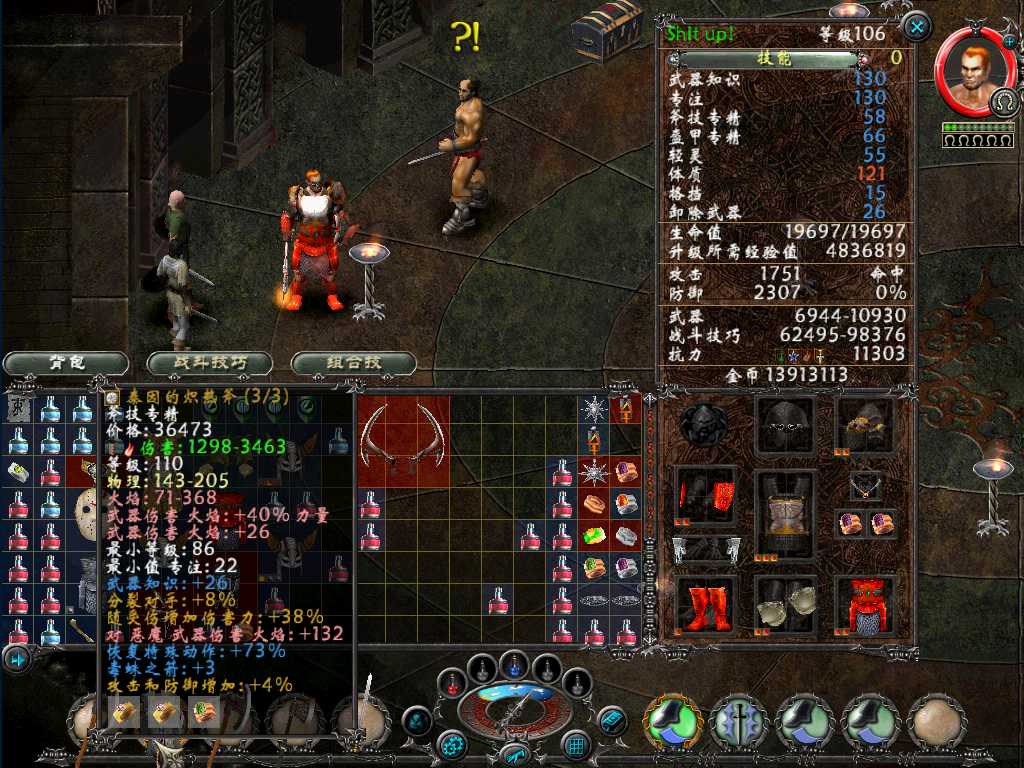The height and width of the screenshot is (768, 1024).
Task: Select the equipped red belt armor
Action: coord(865,605)
